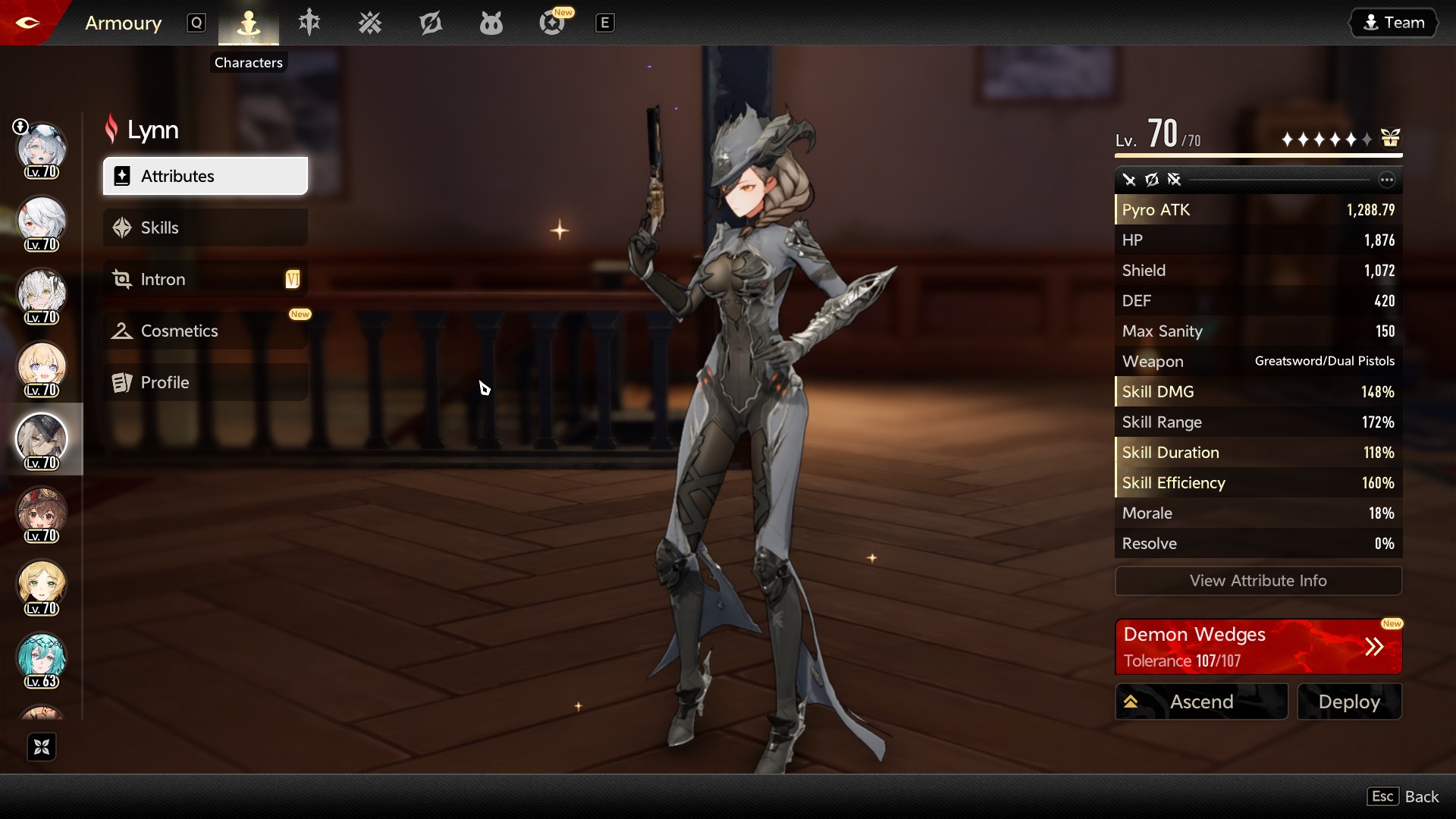Toggle the butterfly icon under the roster
1456x819 pixels.
42,747
